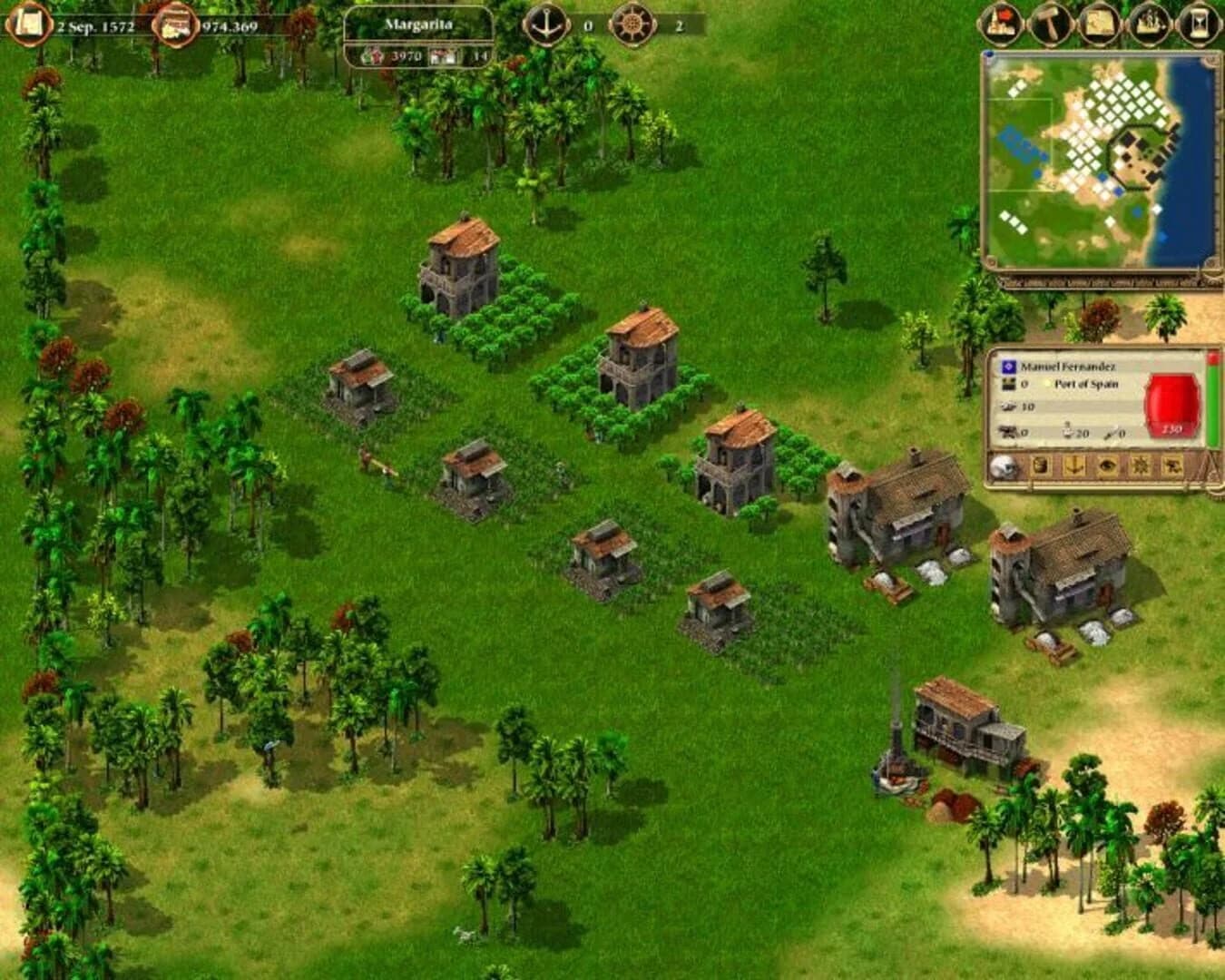This screenshot has width=1225, height=980.
Task: Select the Port of Spain destination label
Action: click(x=1087, y=384)
